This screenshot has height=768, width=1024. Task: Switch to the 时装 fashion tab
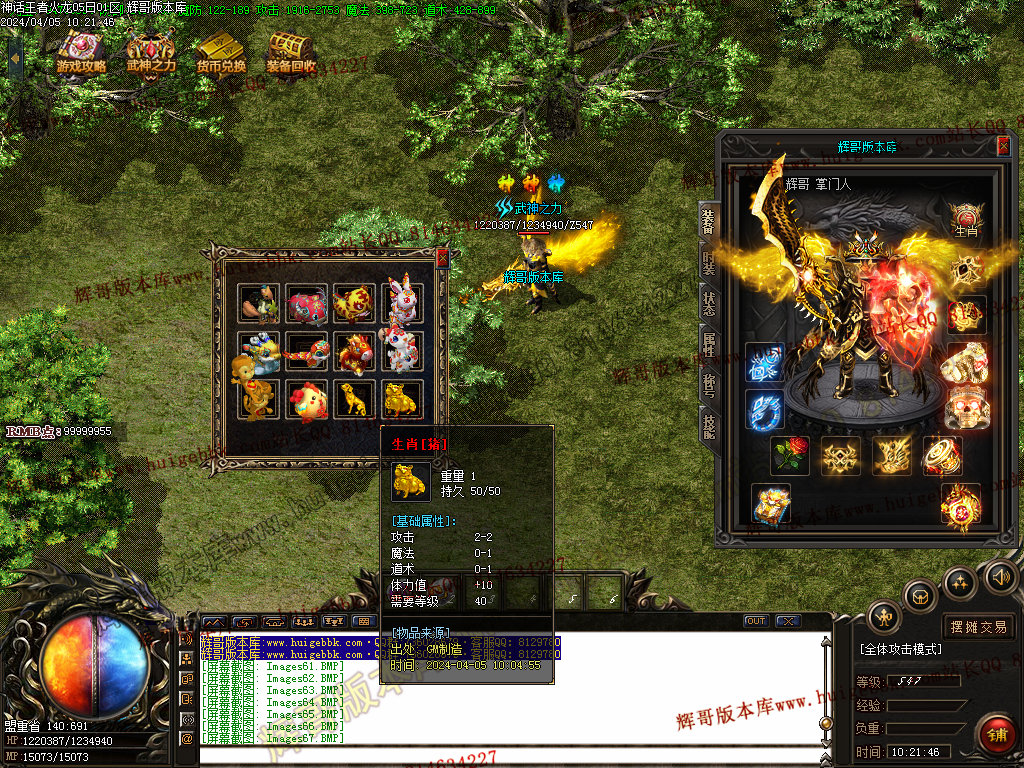(708, 262)
